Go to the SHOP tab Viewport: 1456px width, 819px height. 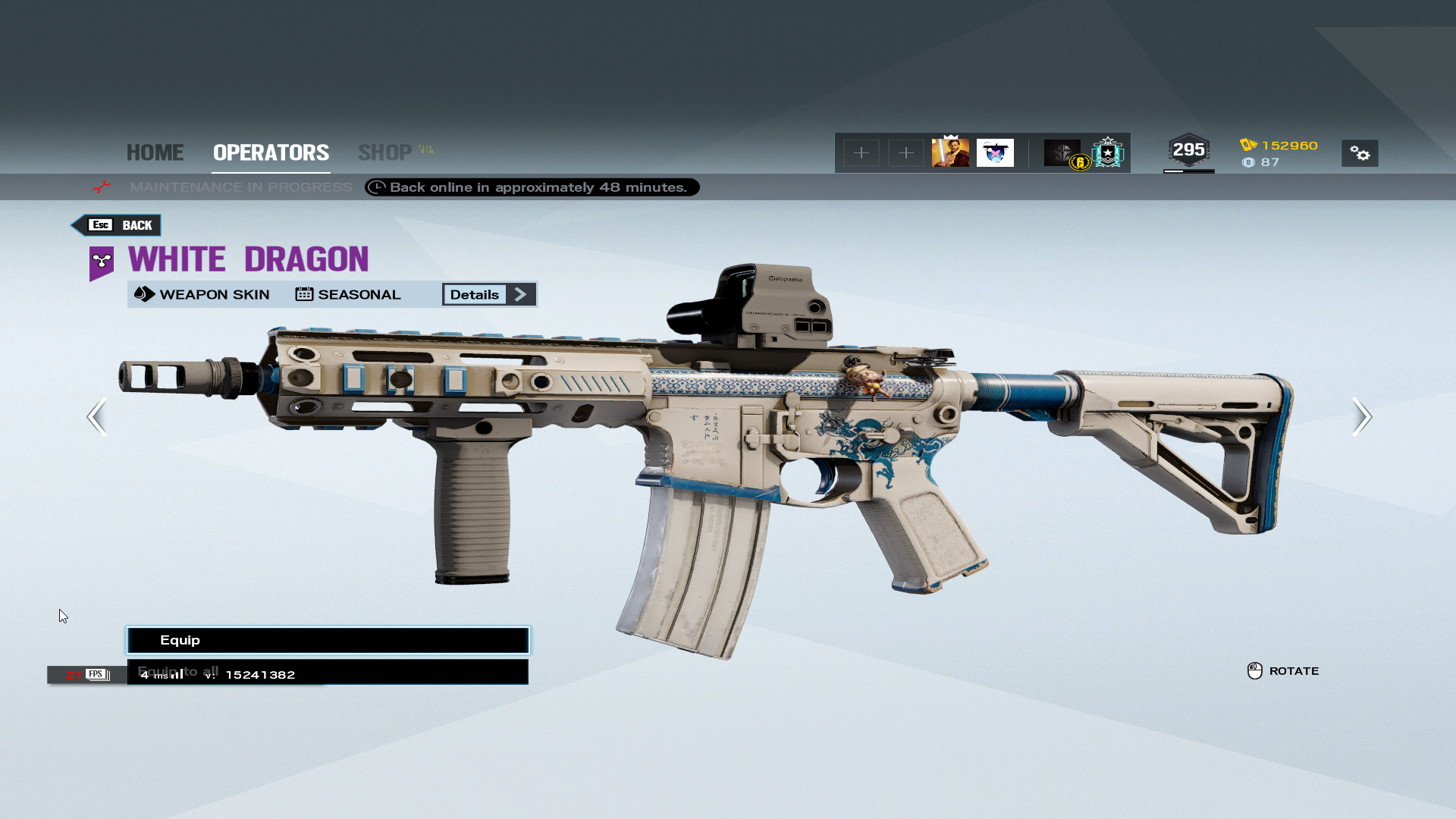click(385, 152)
